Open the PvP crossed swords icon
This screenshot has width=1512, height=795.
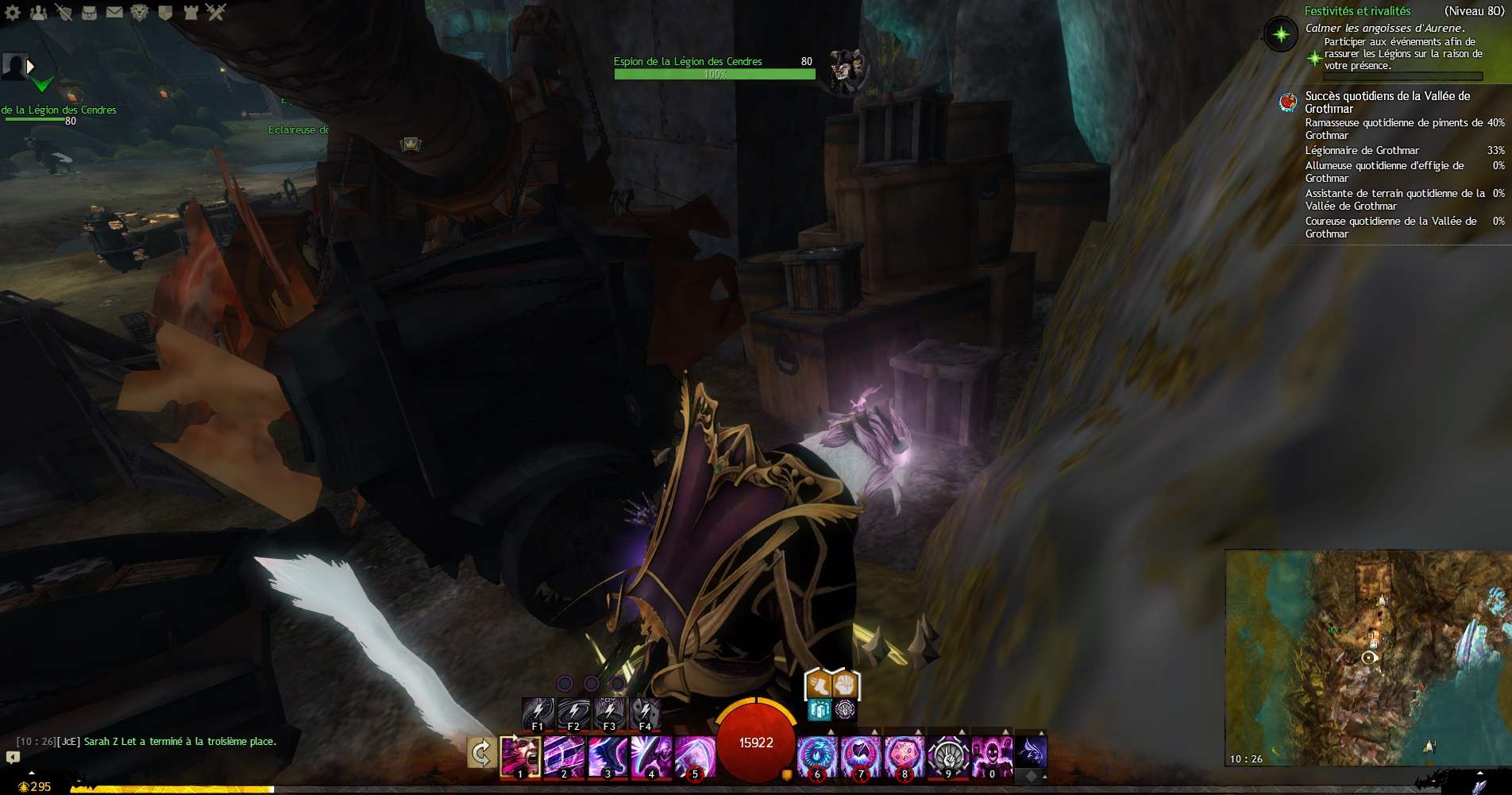(x=216, y=12)
